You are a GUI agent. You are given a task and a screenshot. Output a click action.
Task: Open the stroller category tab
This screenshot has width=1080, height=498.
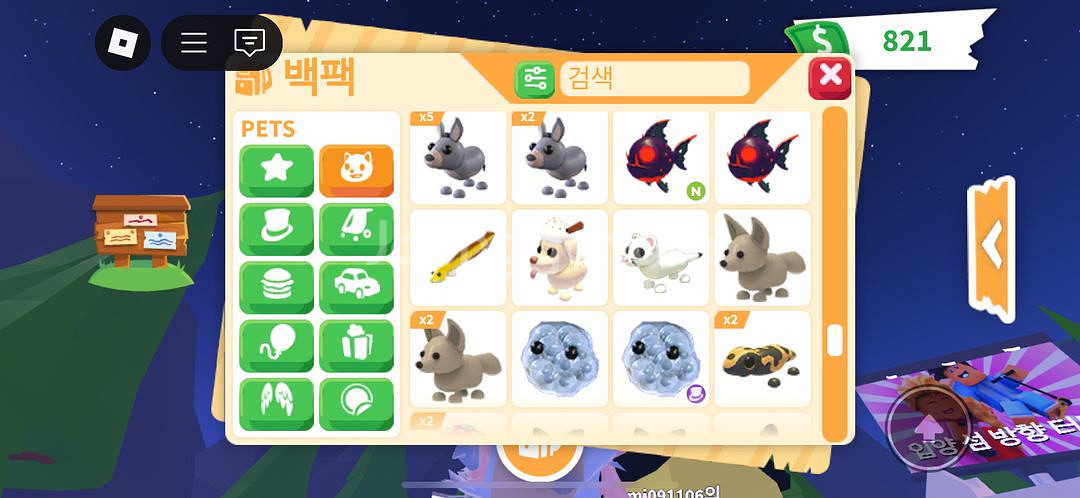coord(356,229)
